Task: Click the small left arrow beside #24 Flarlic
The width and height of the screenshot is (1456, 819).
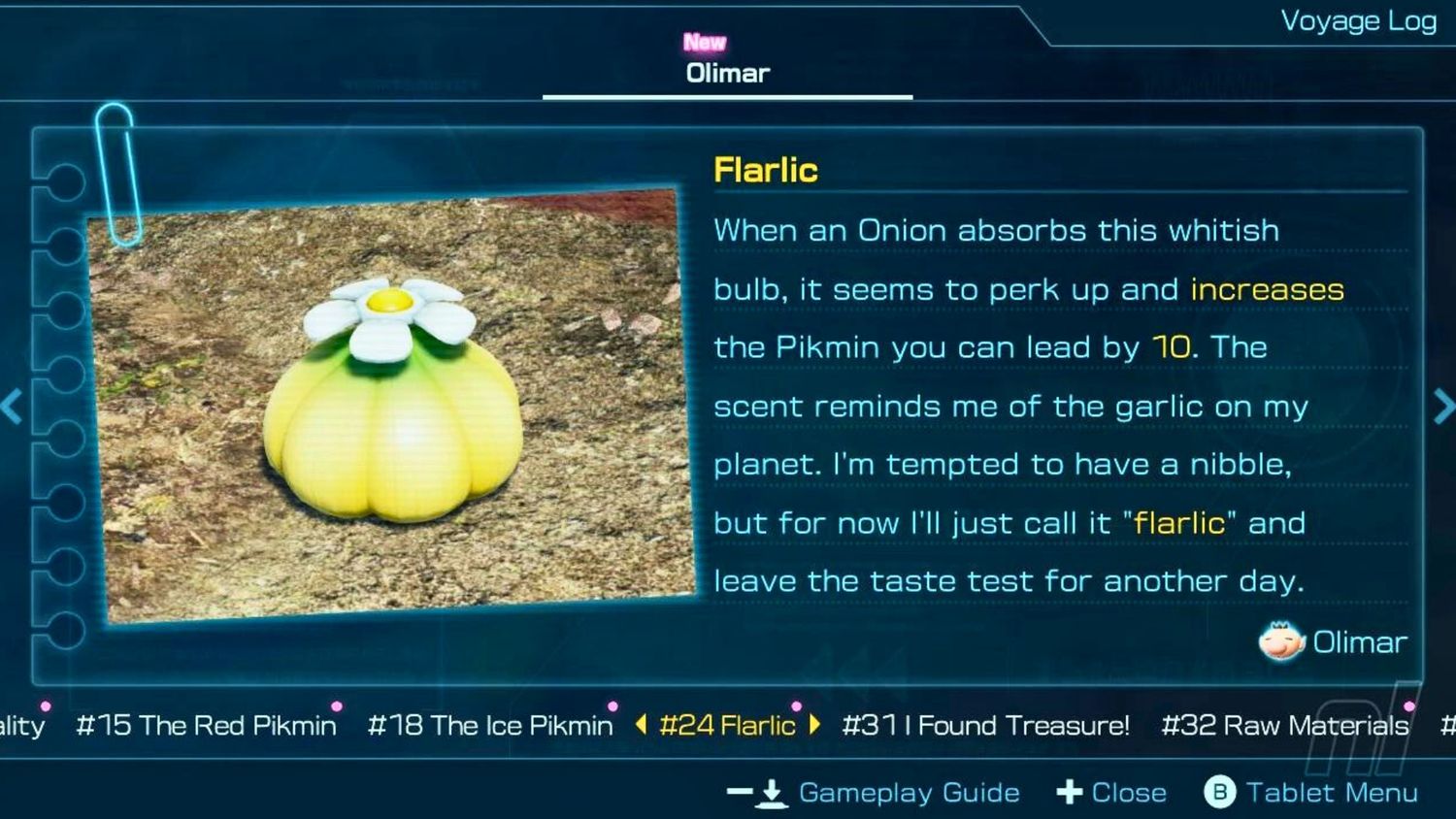Action: coord(642,725)
